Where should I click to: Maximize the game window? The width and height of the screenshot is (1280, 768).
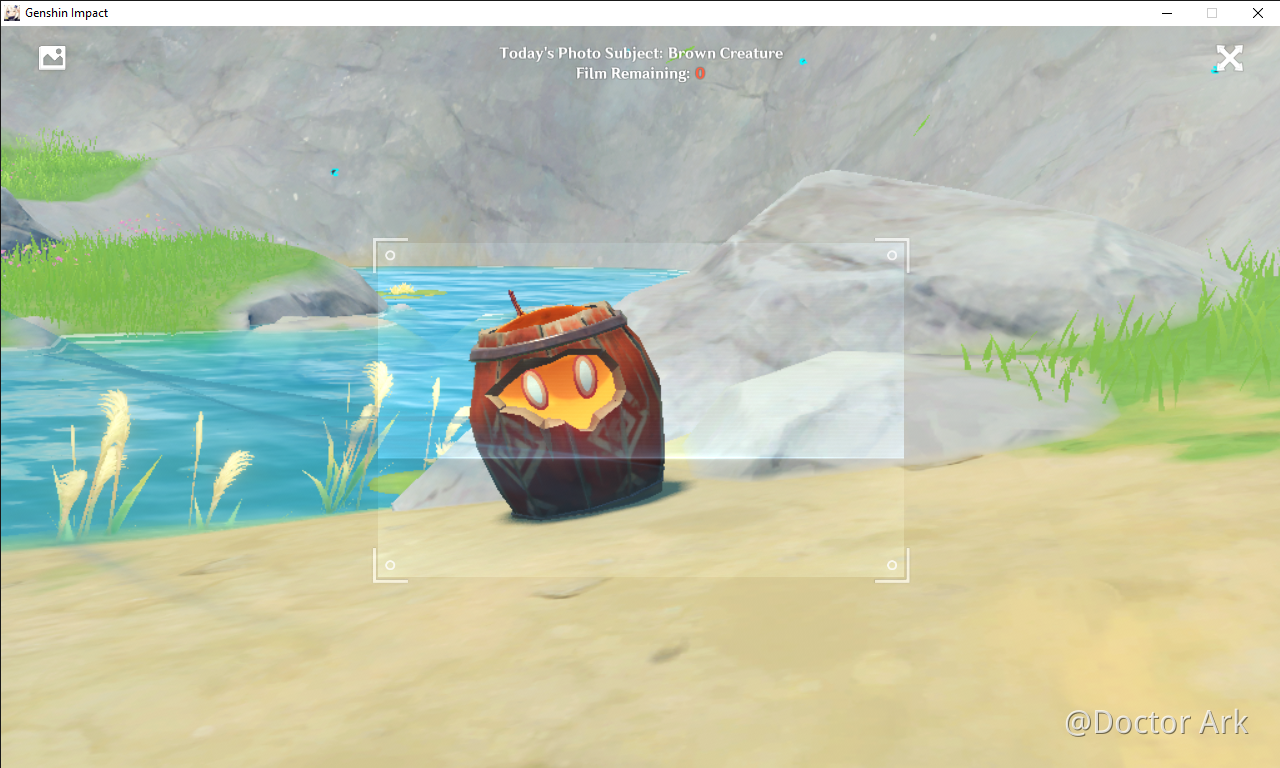(x=1211, y=13)
